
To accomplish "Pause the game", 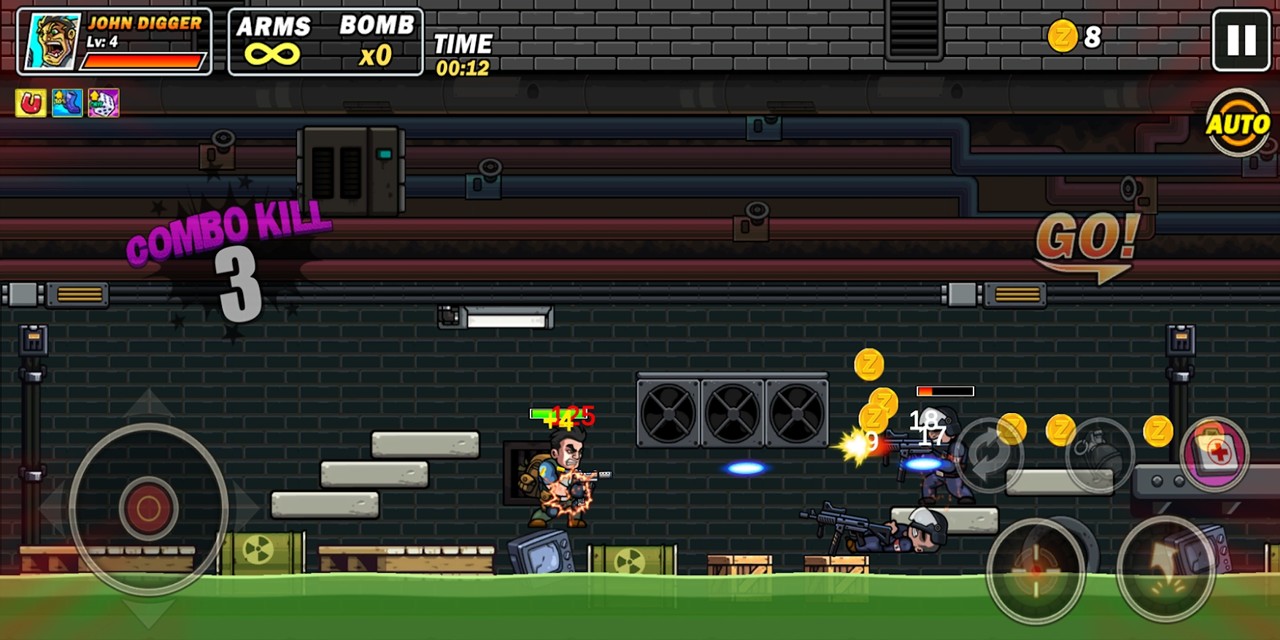I will (x=1241, y=40).
